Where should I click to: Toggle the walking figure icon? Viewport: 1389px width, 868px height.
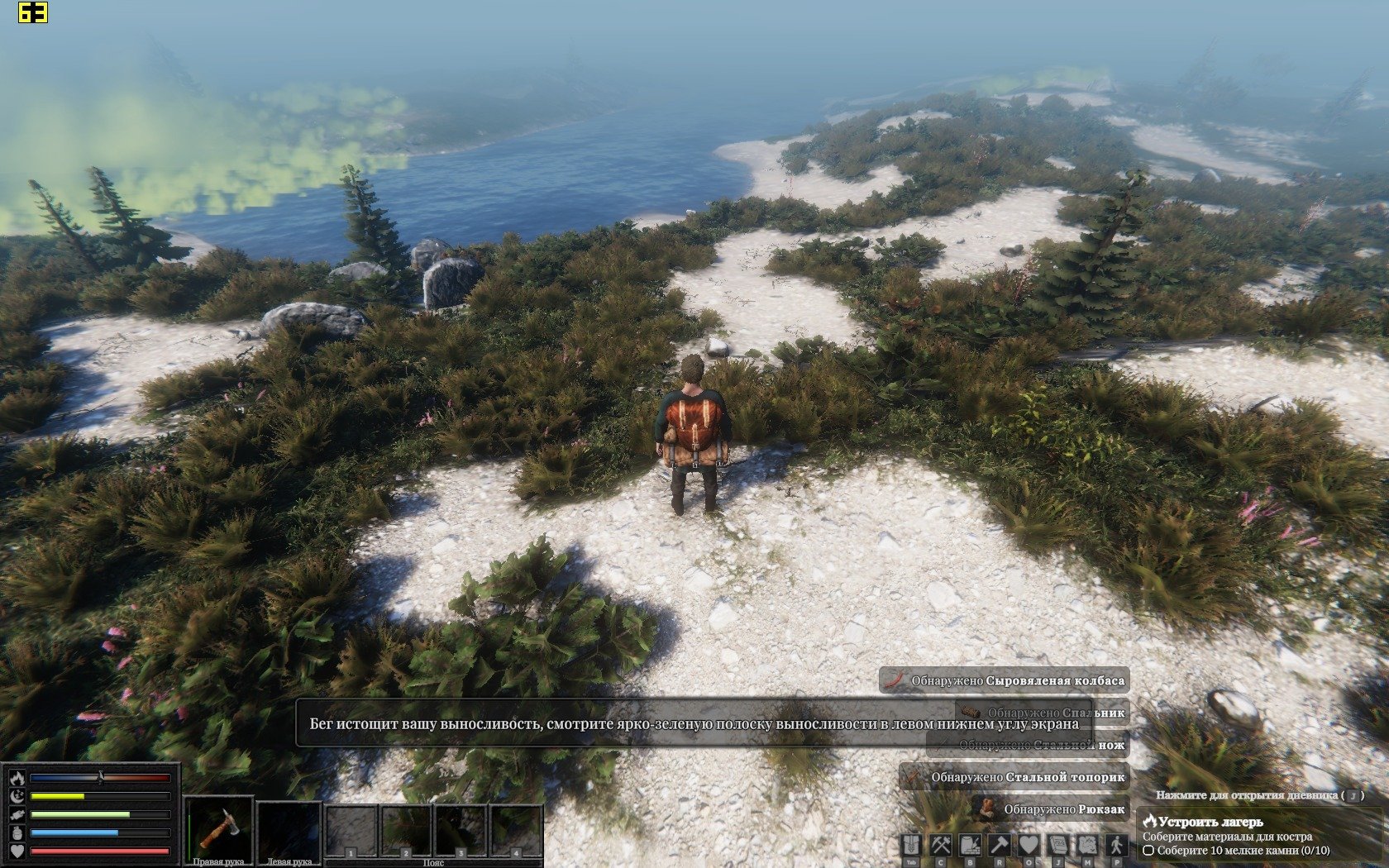[1116, 845]
